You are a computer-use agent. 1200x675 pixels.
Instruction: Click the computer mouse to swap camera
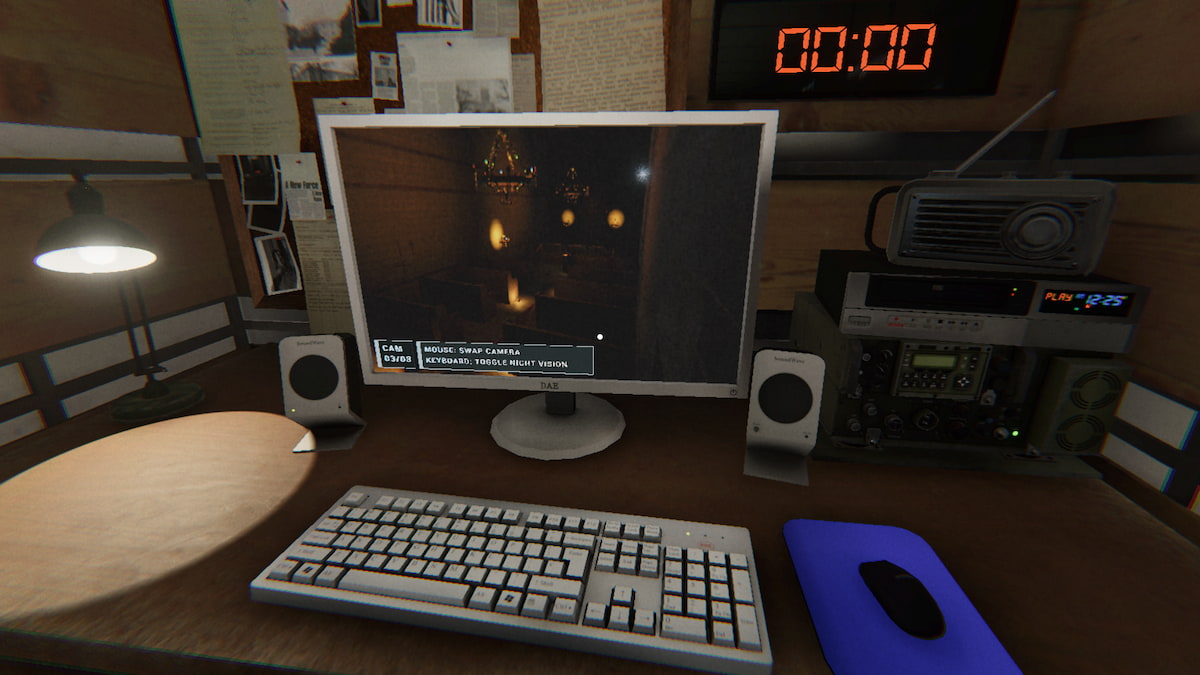pyautogui.click(x=901, y=596)
